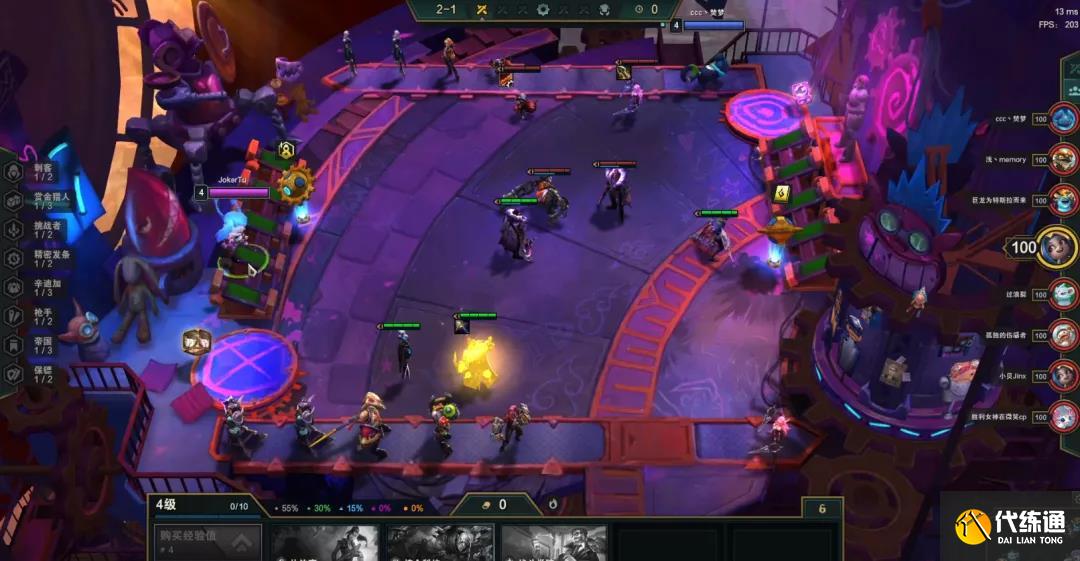Screen dimensions: 1080x561
Task: Select the 帝国 trait entry
Action: coord(32,346)
